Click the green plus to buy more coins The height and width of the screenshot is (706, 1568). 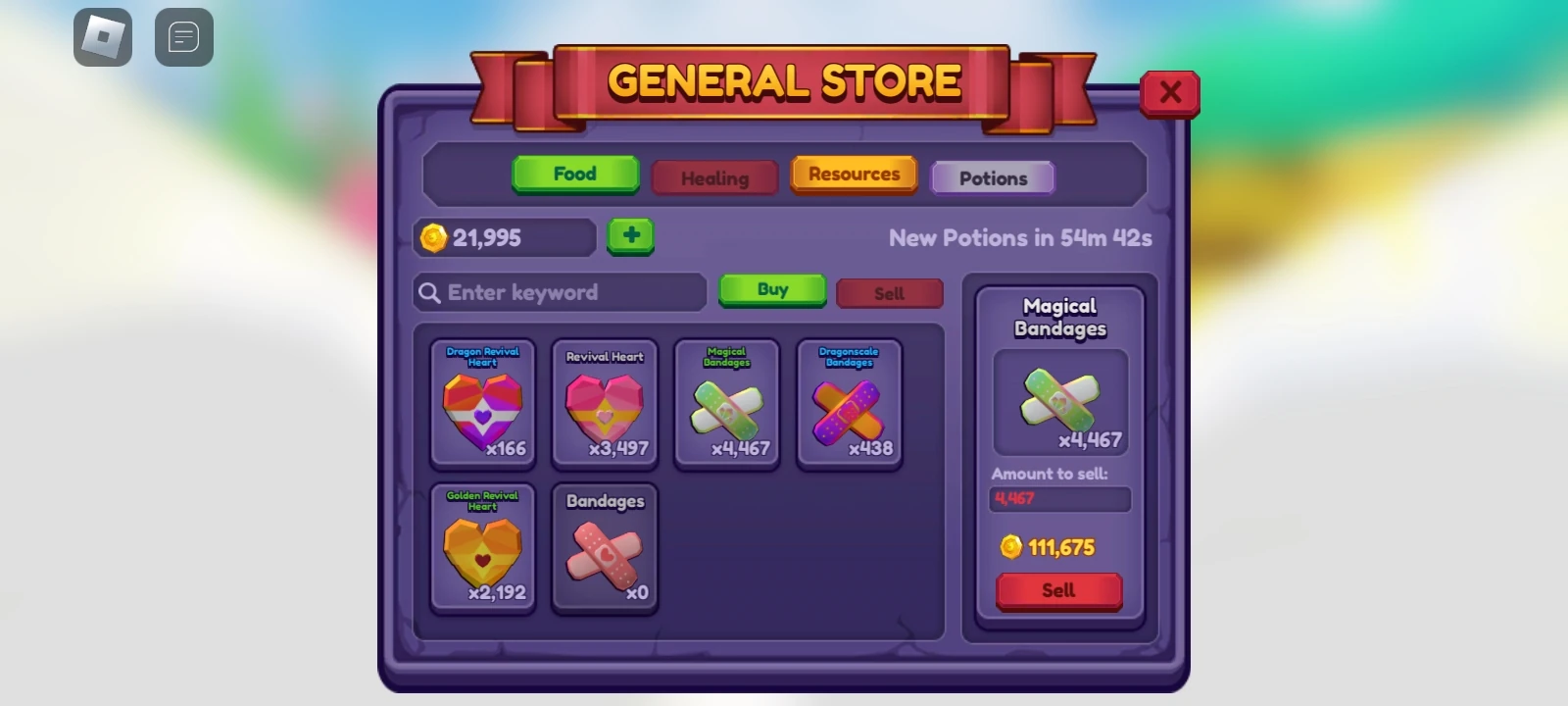(631, 235)
